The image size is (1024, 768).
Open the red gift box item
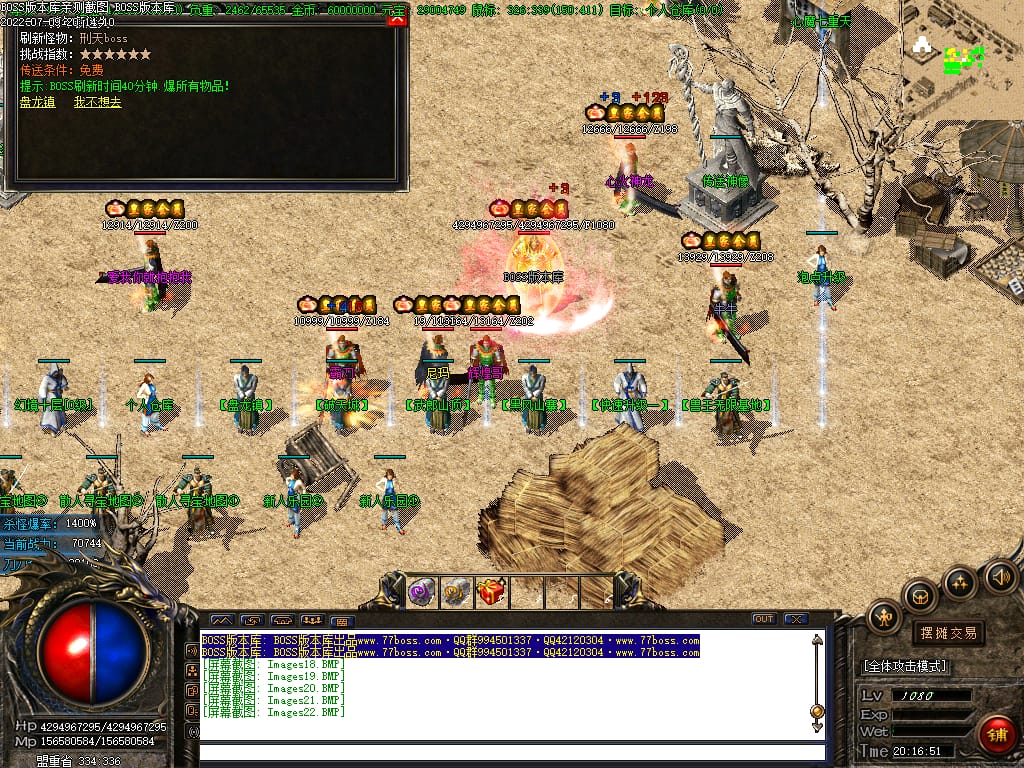(x=491, y=593)
